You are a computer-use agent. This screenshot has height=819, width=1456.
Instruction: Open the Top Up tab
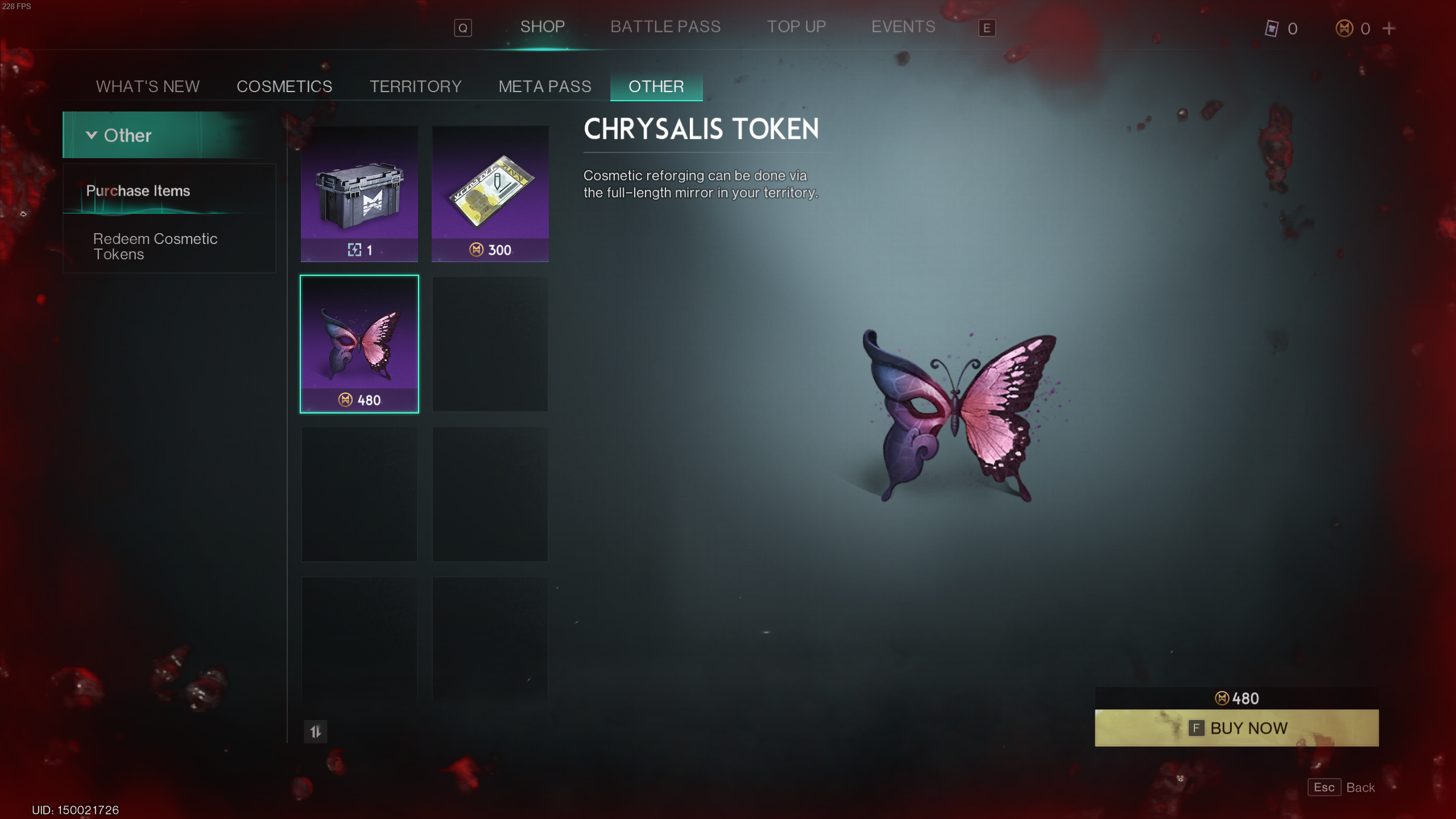click(796, 27)
